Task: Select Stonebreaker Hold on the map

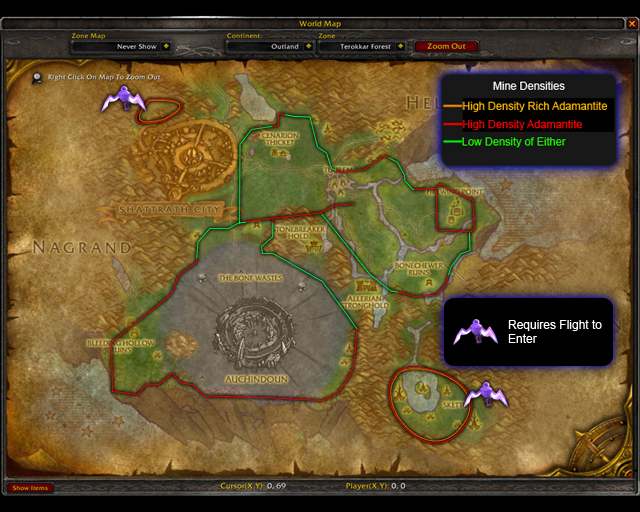Action: pyautogui.click(x=296, y=232)
